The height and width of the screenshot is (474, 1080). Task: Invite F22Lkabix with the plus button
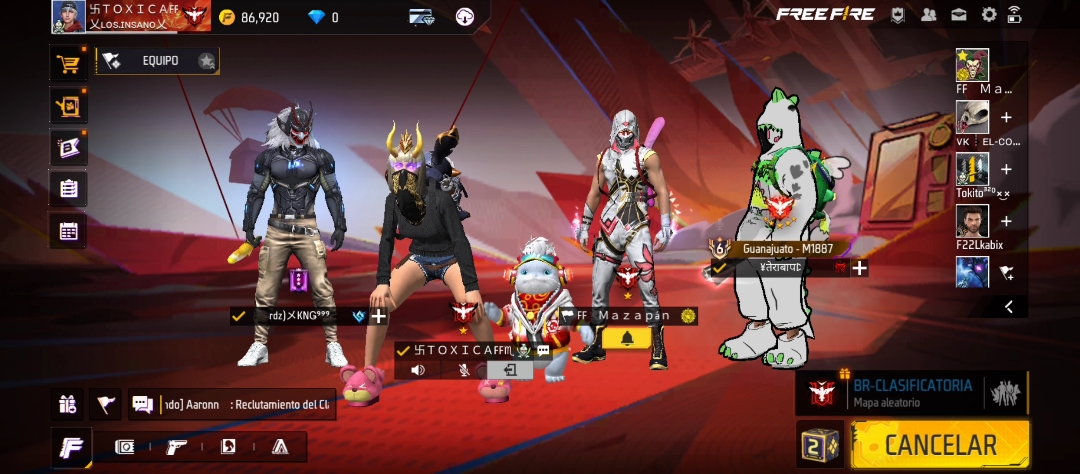tap(1006, 221)
